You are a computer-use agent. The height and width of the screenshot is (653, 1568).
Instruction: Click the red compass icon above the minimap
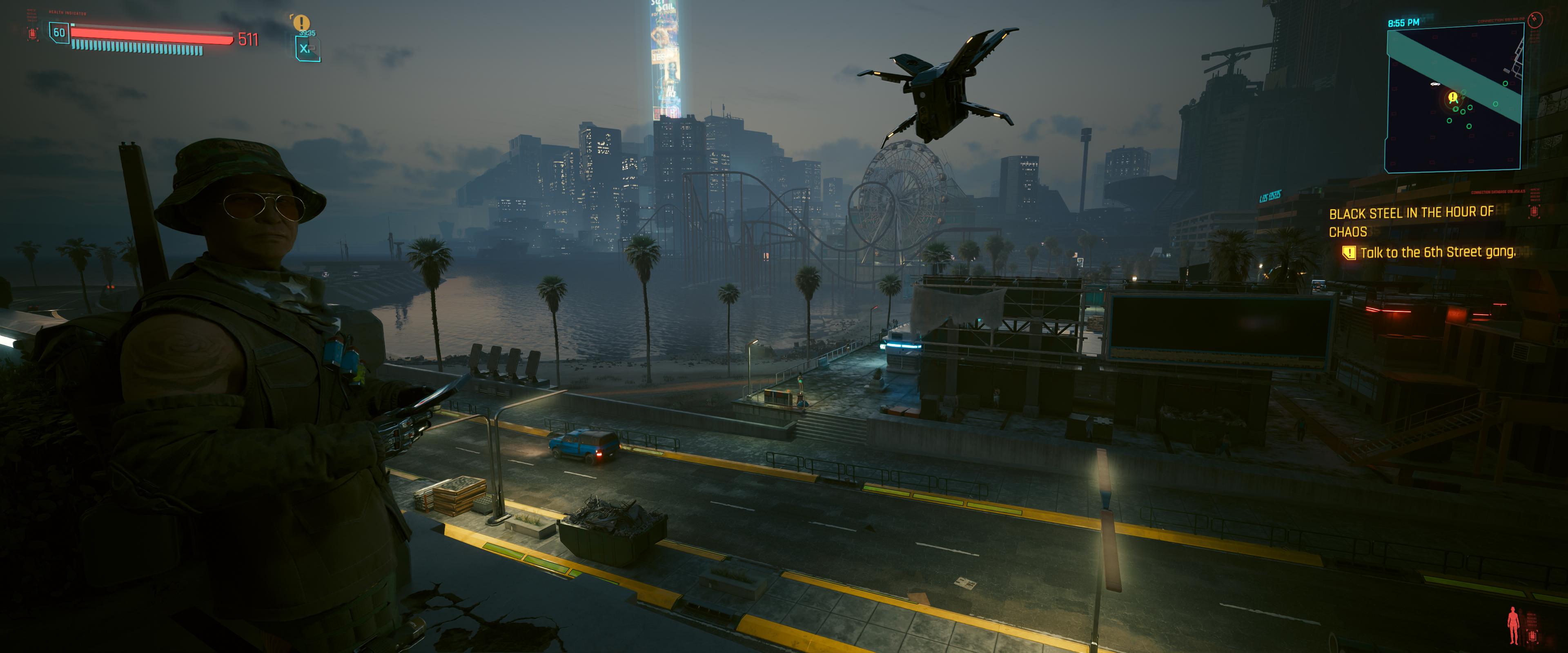(1535, 20)
